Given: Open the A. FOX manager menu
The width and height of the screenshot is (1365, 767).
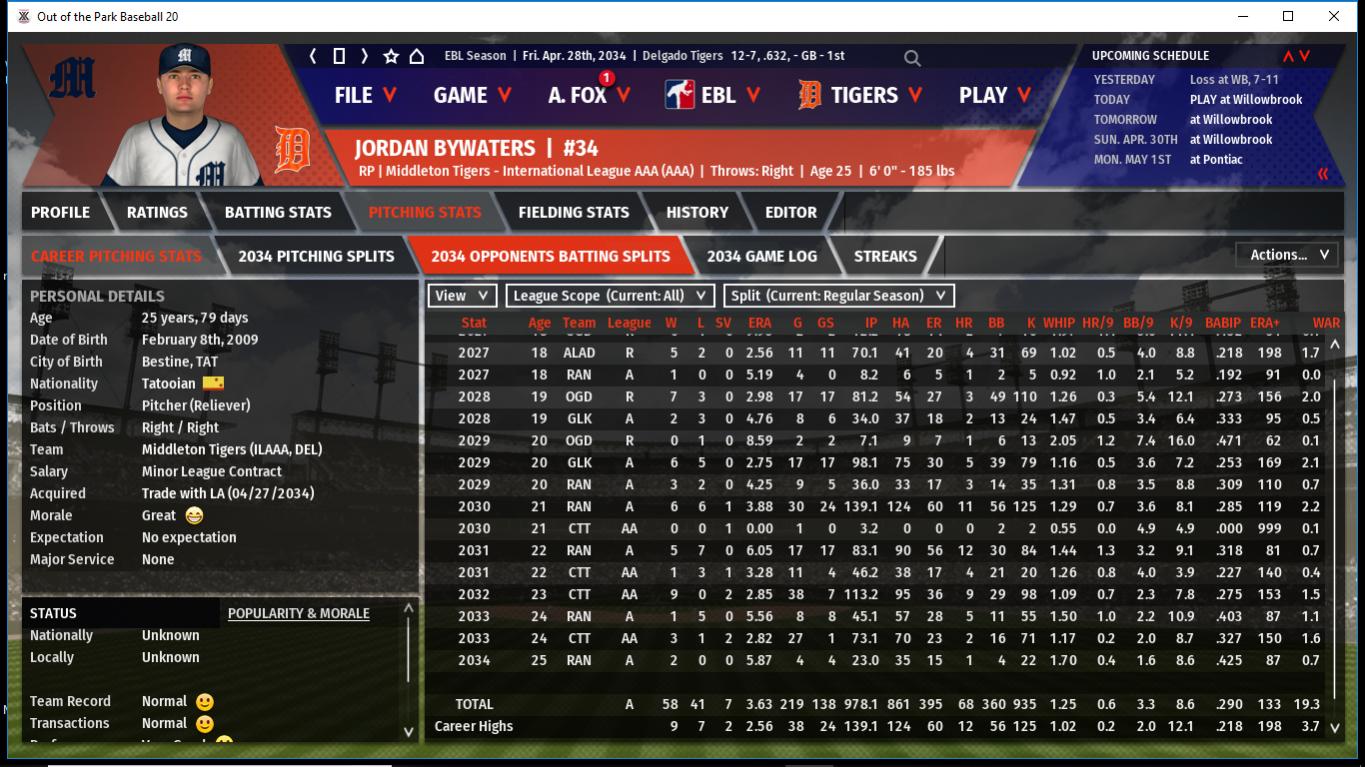Looking at the screenshot, I should [589, 95].
